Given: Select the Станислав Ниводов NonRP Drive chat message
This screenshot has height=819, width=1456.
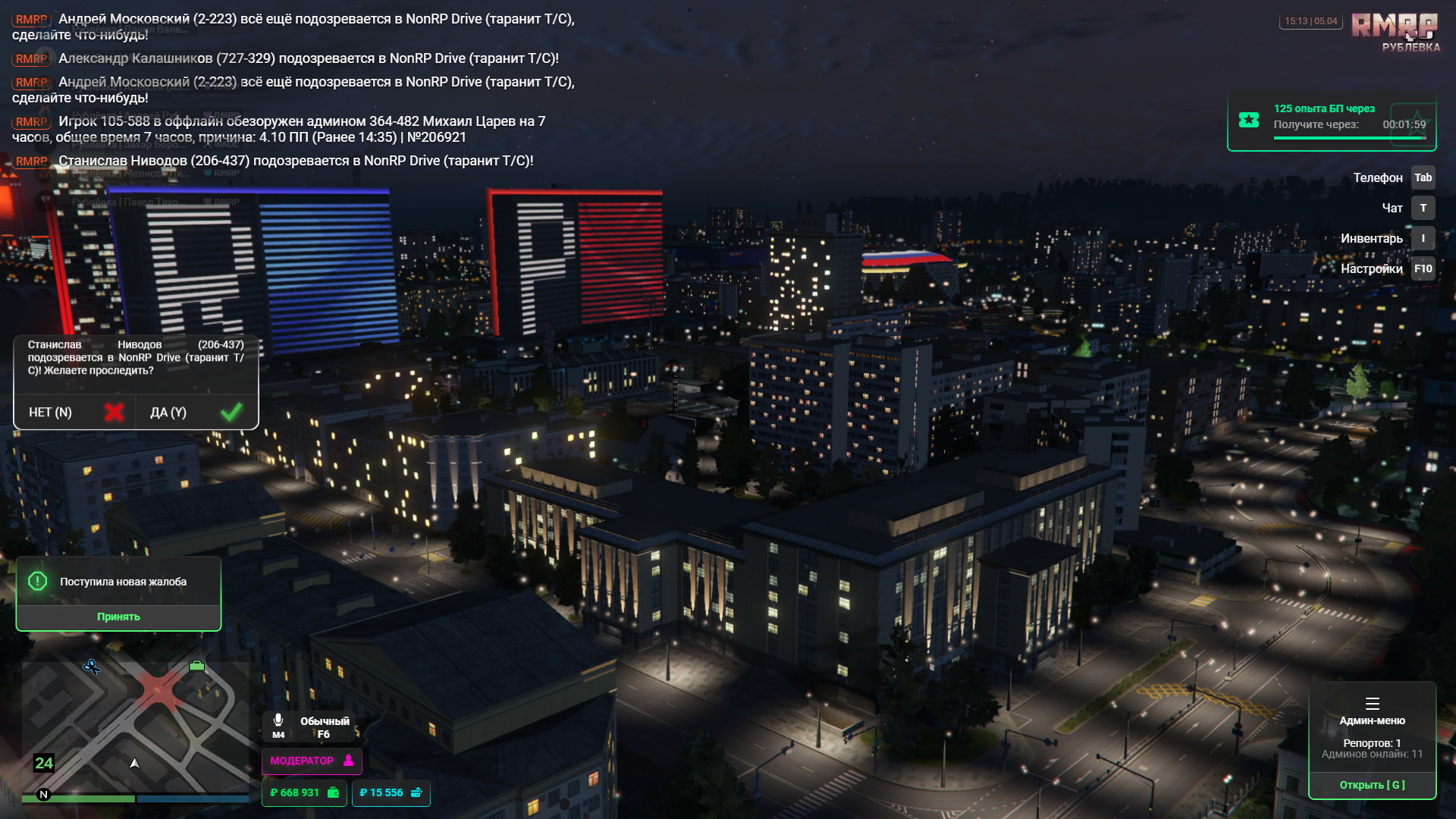Looking at the screenshot, I should (296, 161).
